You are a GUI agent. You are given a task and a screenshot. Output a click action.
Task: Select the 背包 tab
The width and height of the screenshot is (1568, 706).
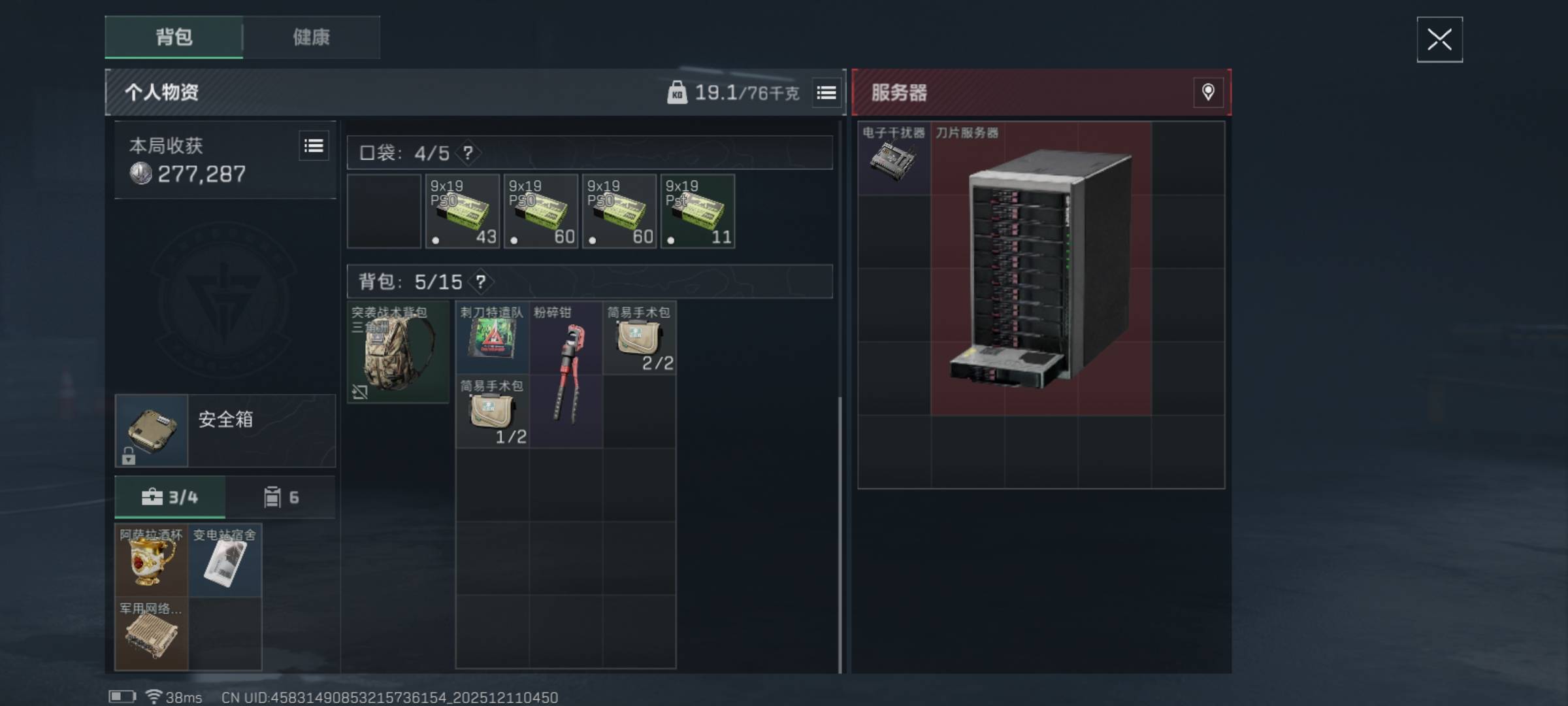(x=174, y=37)
